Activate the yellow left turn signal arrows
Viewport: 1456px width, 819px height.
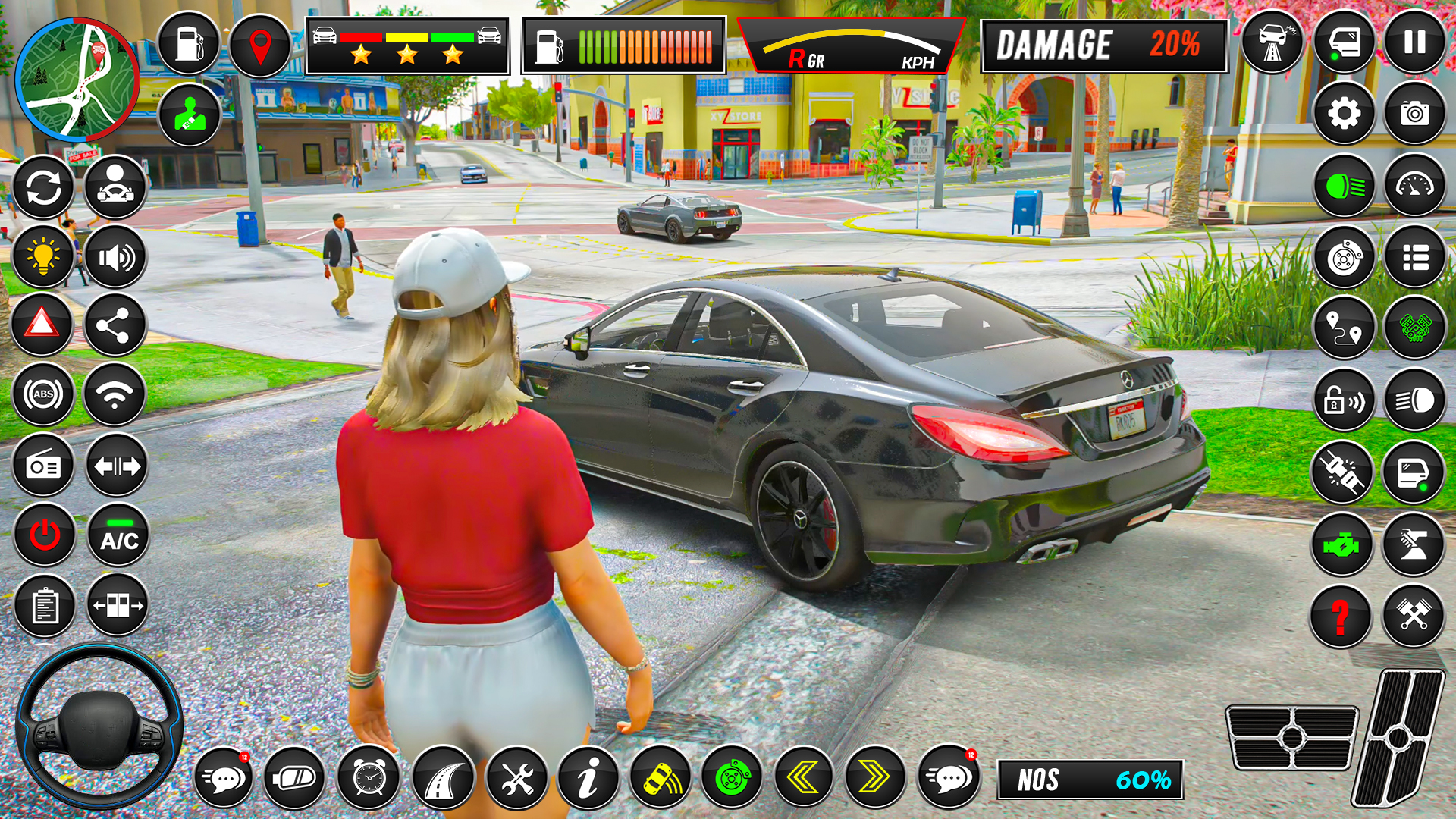point(803,777)
